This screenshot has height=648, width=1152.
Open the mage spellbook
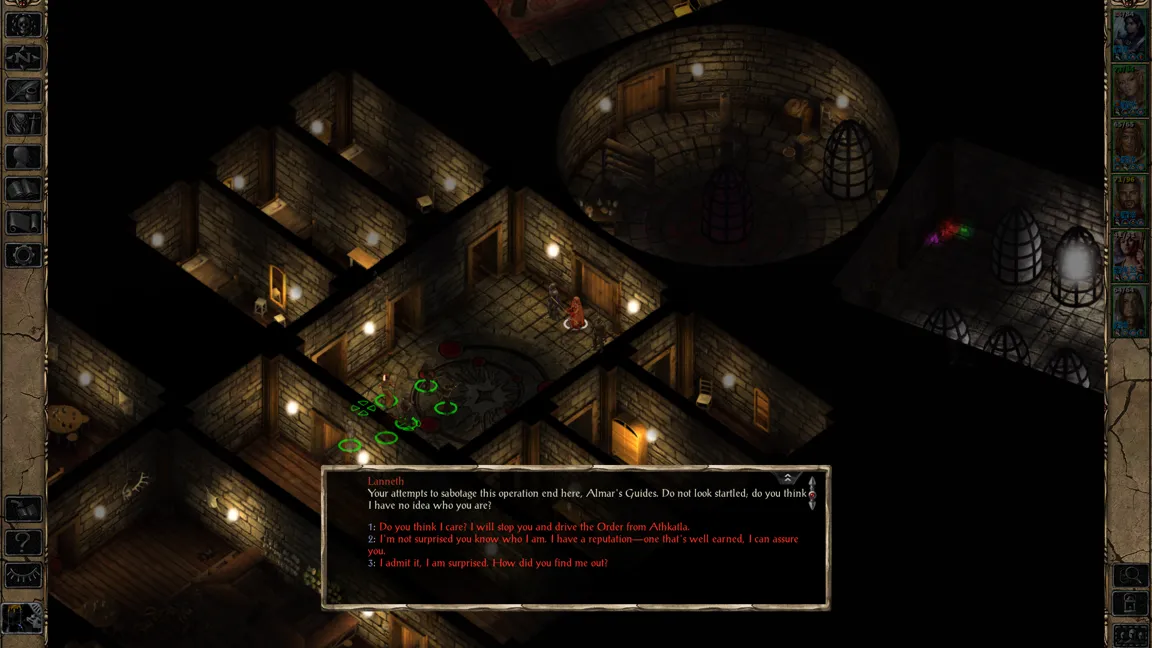(x=24, y=189)
